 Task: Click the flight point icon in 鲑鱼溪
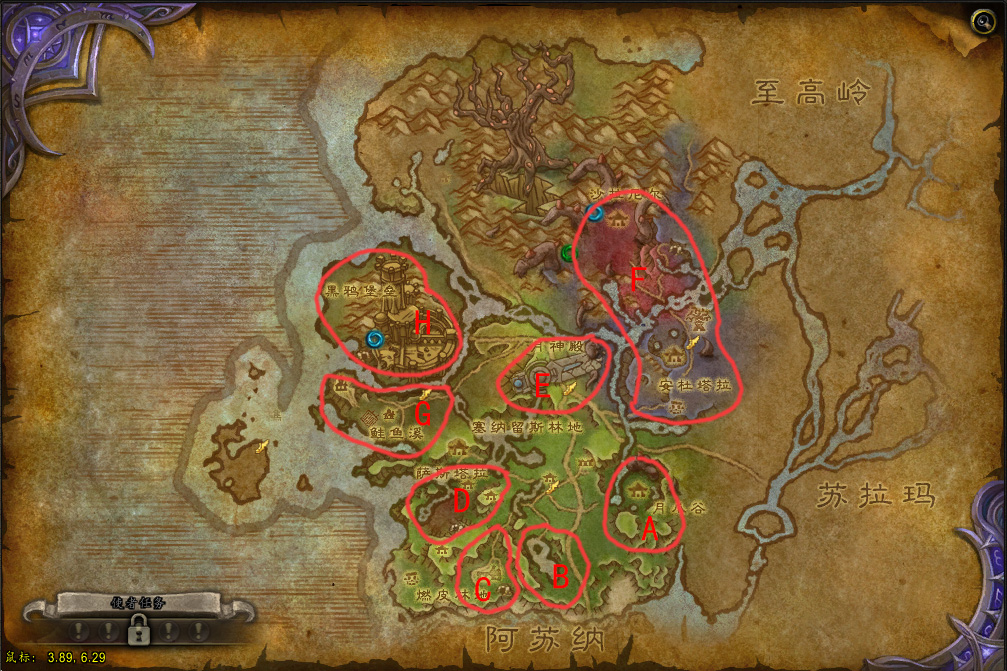click(x=424, y=396)
